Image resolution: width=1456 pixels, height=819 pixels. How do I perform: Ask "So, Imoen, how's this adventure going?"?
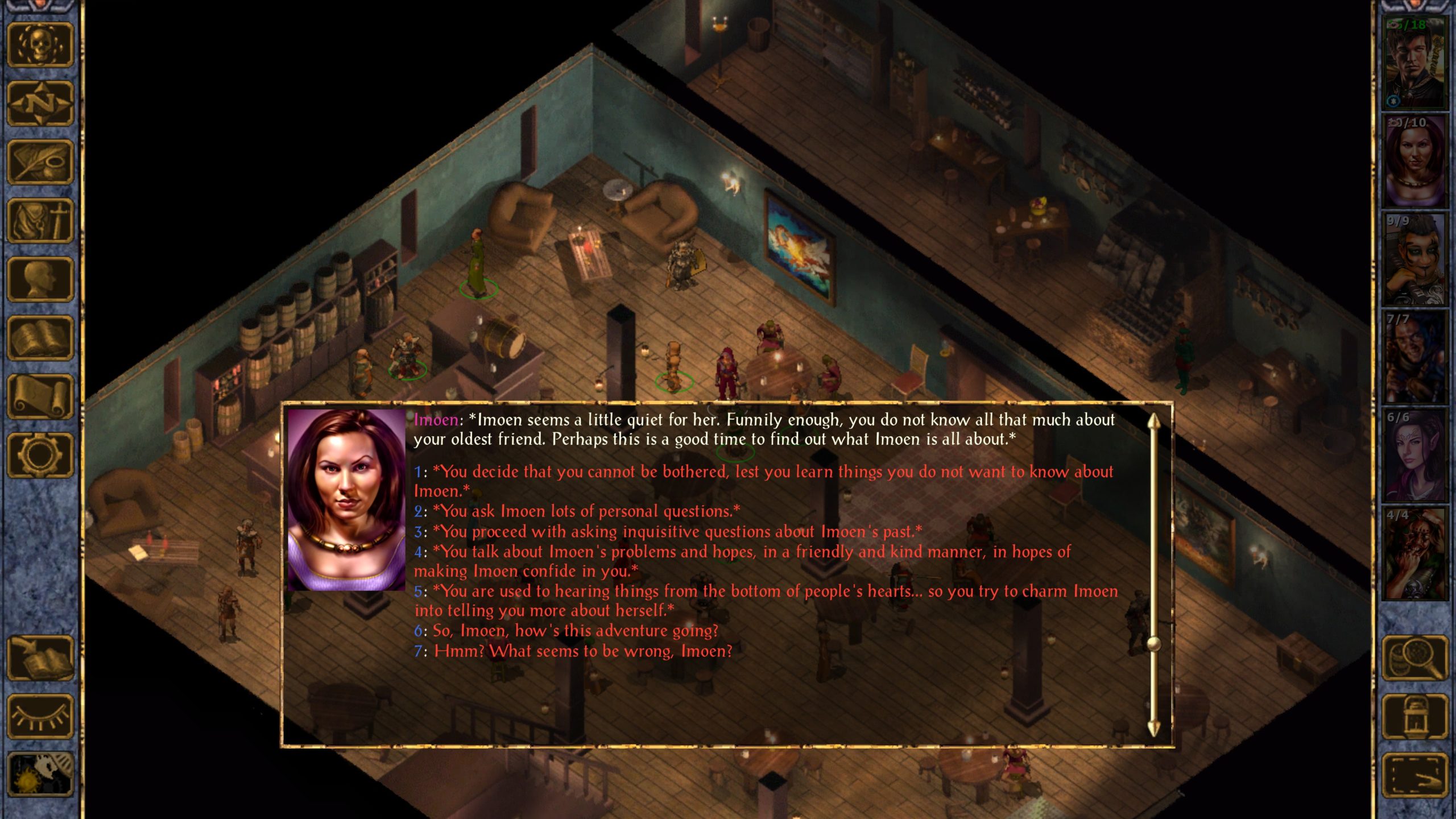[574, 631]
